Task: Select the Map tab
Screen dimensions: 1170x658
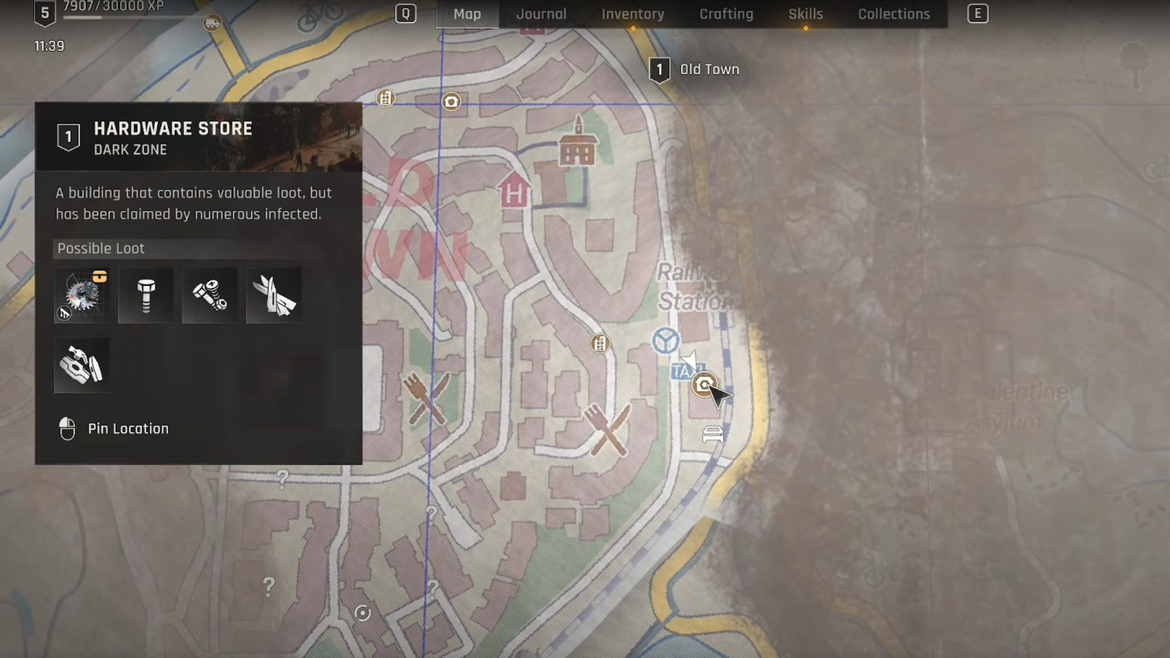Action: [x=467, y=14]
